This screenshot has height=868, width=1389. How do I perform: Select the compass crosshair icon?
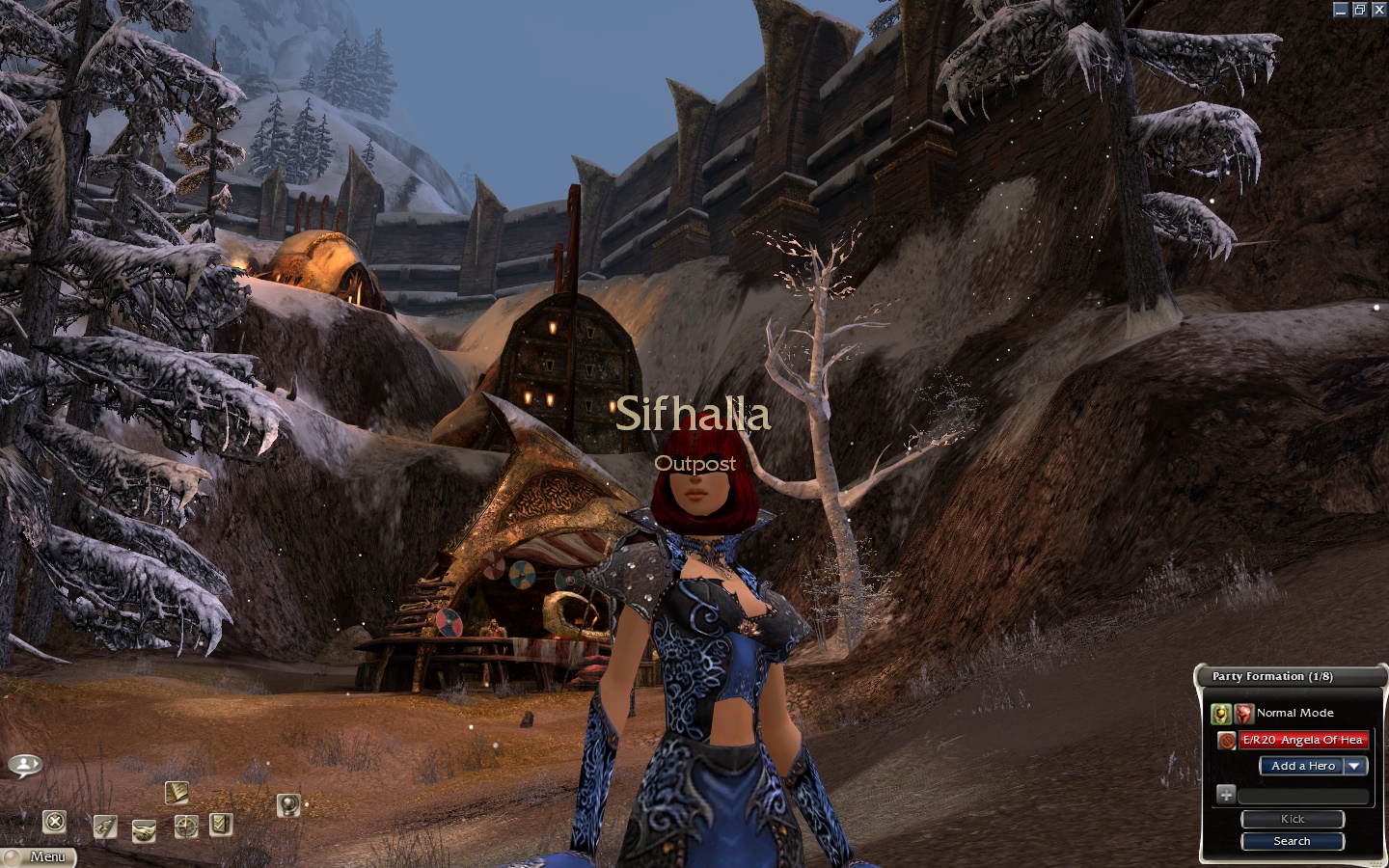(x=186, y=826)
